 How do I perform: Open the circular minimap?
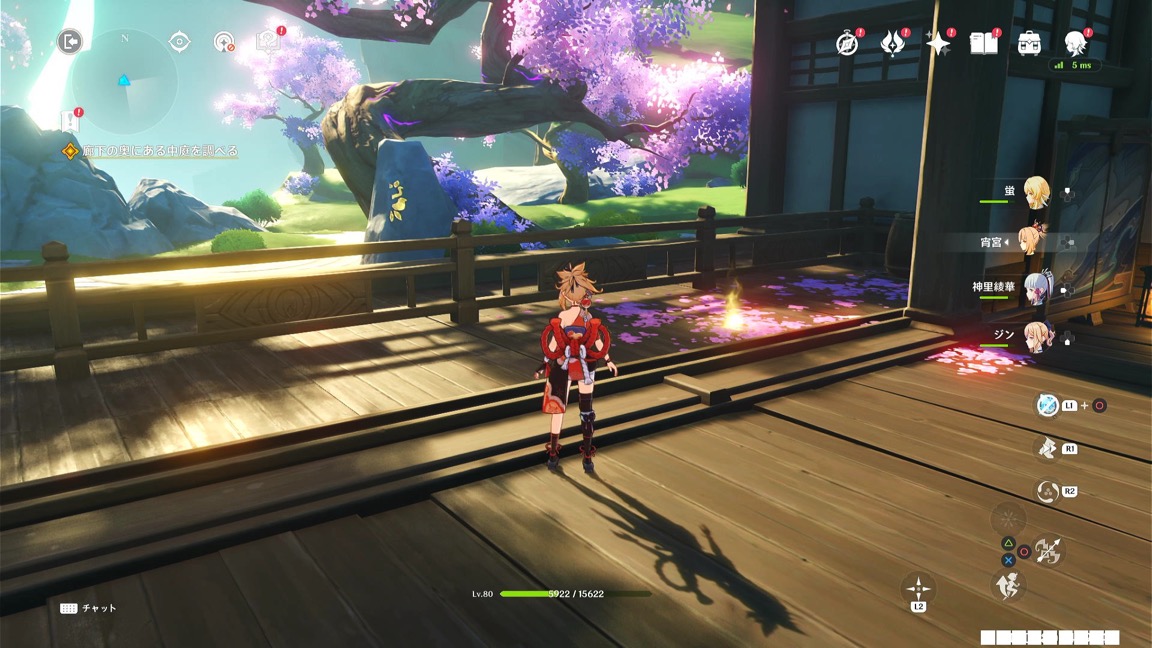125,82
